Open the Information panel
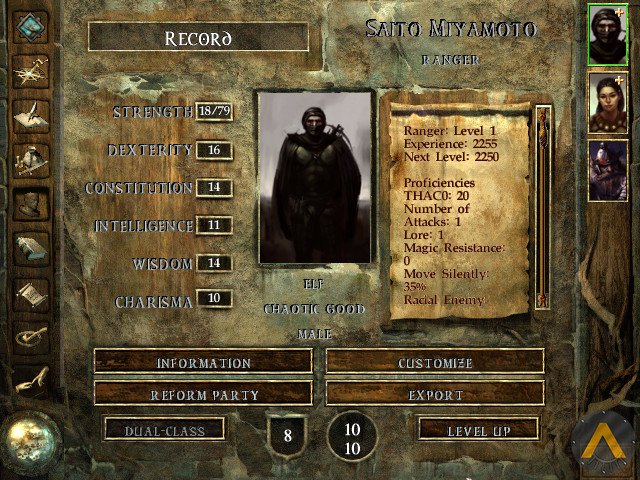This screenshot has height=480, width=640. pyautogui.click(x=203, y=362)
